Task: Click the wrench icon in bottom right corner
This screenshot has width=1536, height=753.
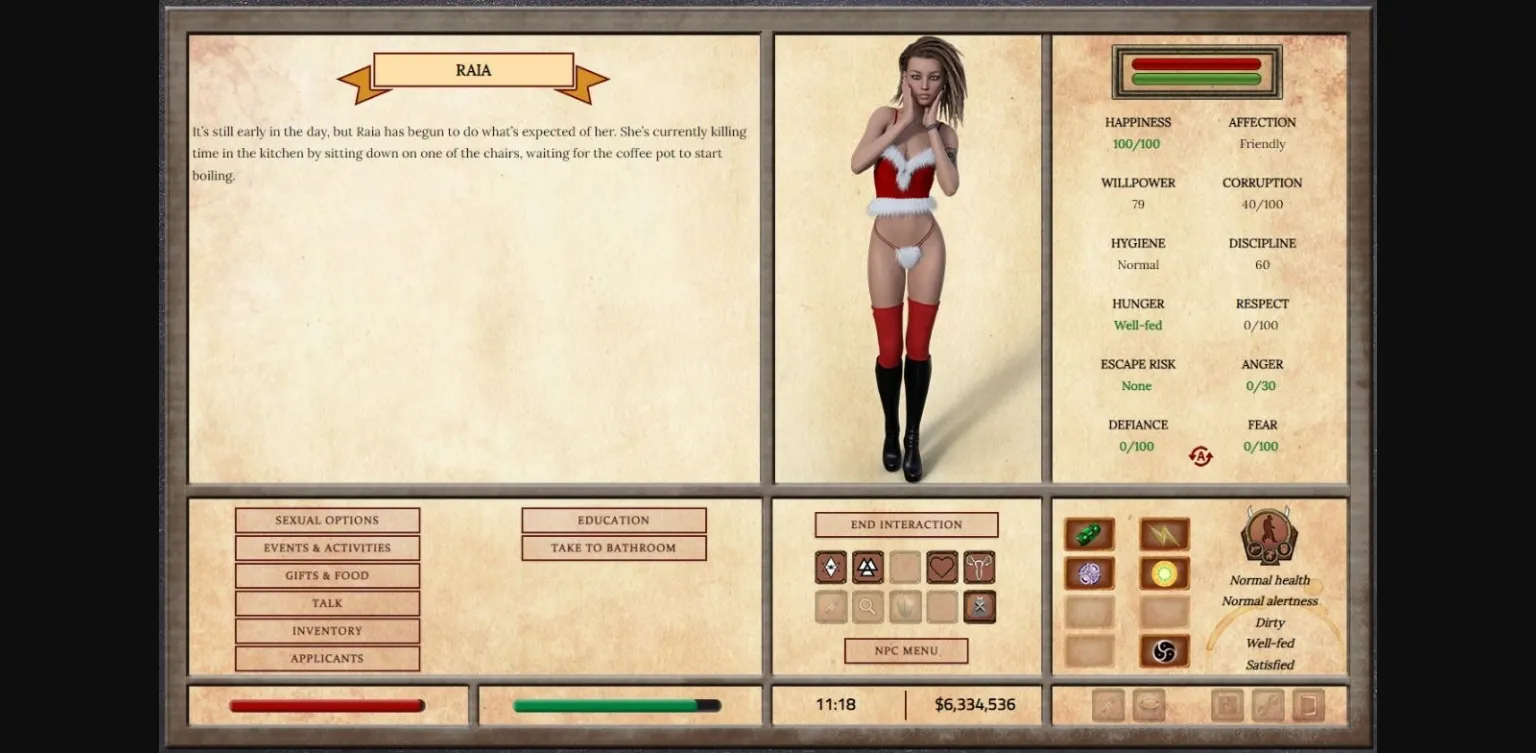Action: click(1268, 704)
